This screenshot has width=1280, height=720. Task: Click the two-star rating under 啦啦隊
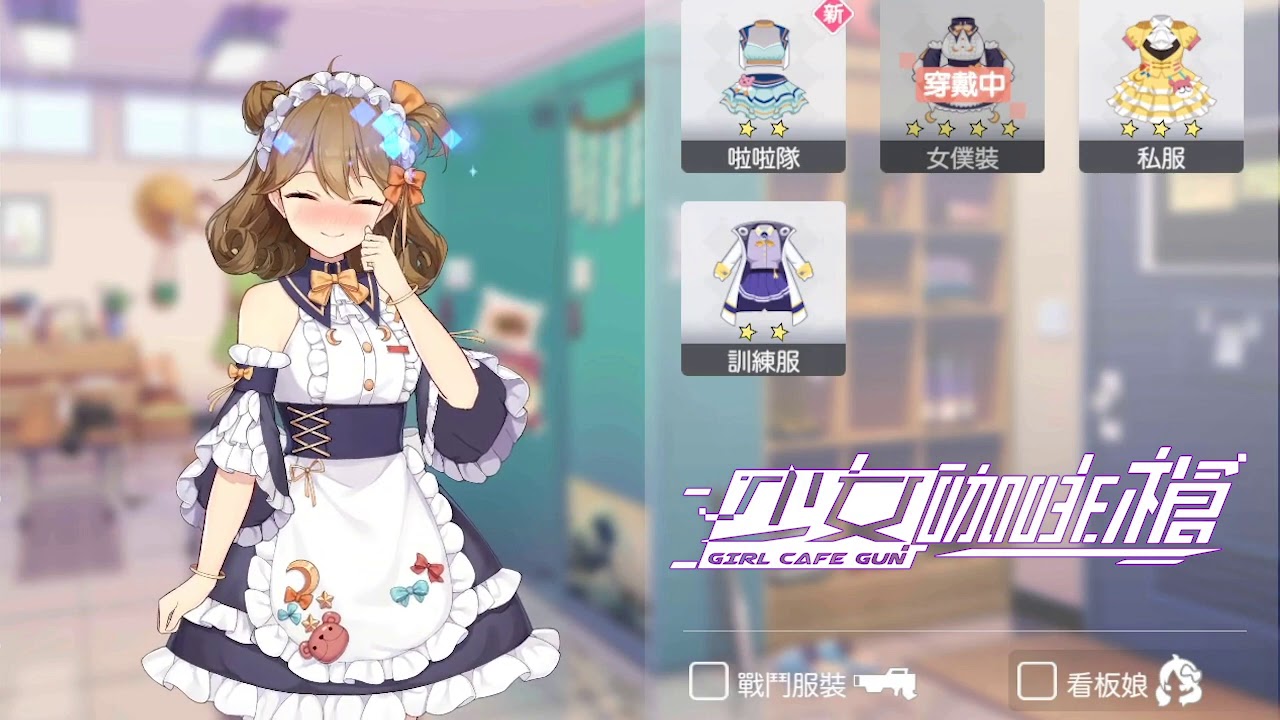[764, 128]
